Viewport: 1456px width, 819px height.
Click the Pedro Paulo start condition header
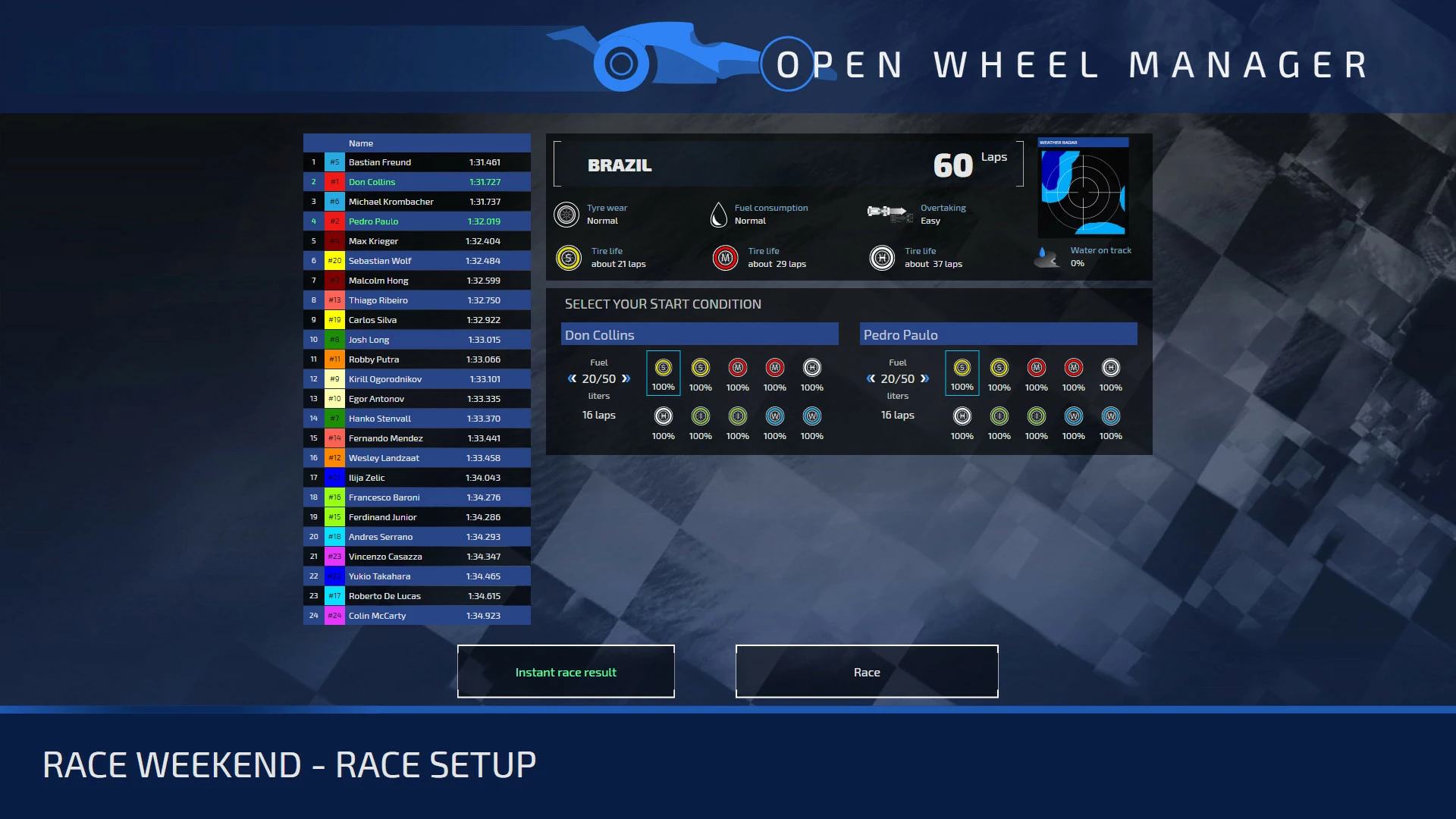(998, 334)
